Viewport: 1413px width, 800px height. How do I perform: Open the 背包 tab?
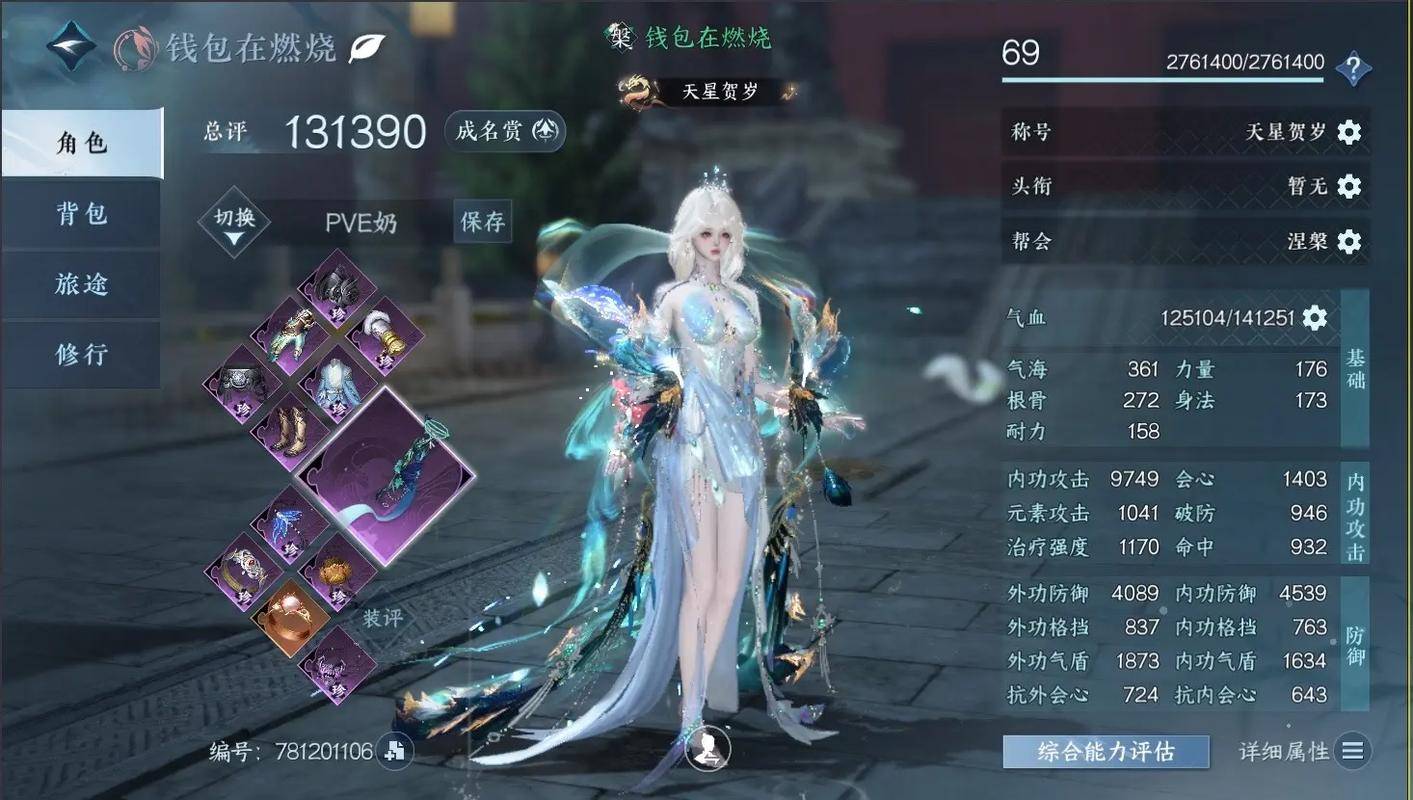click(82, 214)
